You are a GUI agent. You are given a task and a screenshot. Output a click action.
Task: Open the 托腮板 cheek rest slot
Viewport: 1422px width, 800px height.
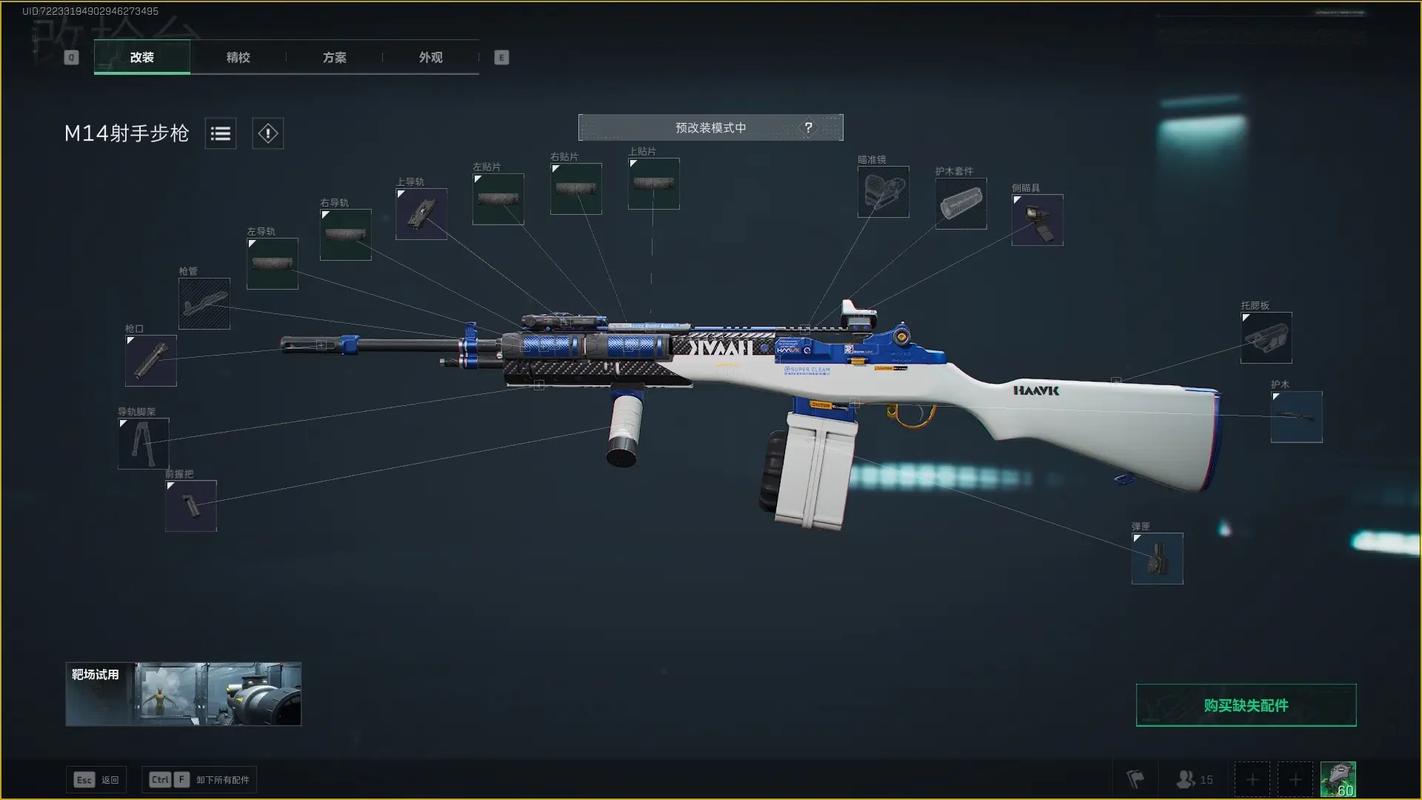pos(1266,338)
